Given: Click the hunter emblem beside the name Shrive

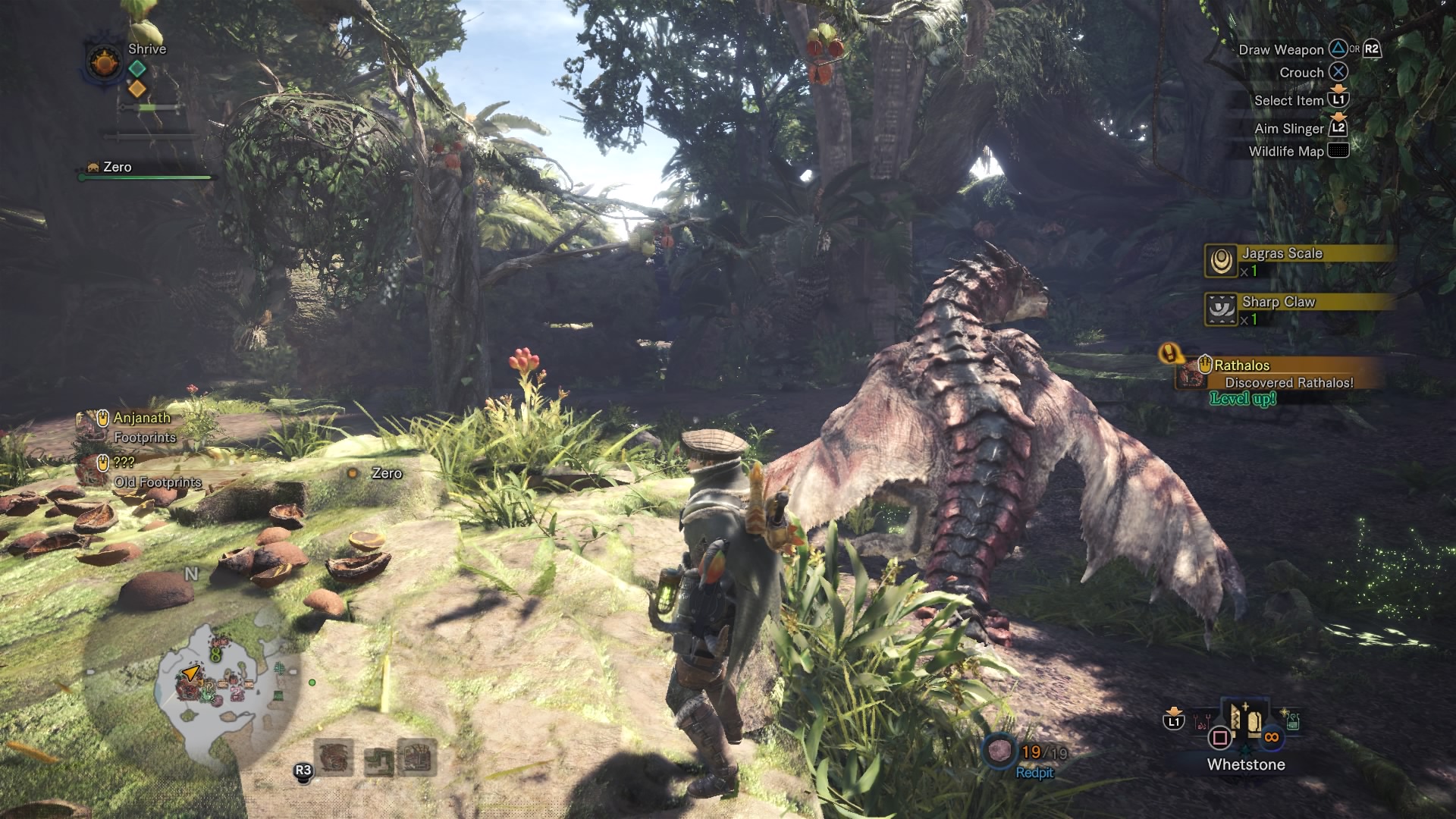Looking at the screenshot, I should coord(105,61).
